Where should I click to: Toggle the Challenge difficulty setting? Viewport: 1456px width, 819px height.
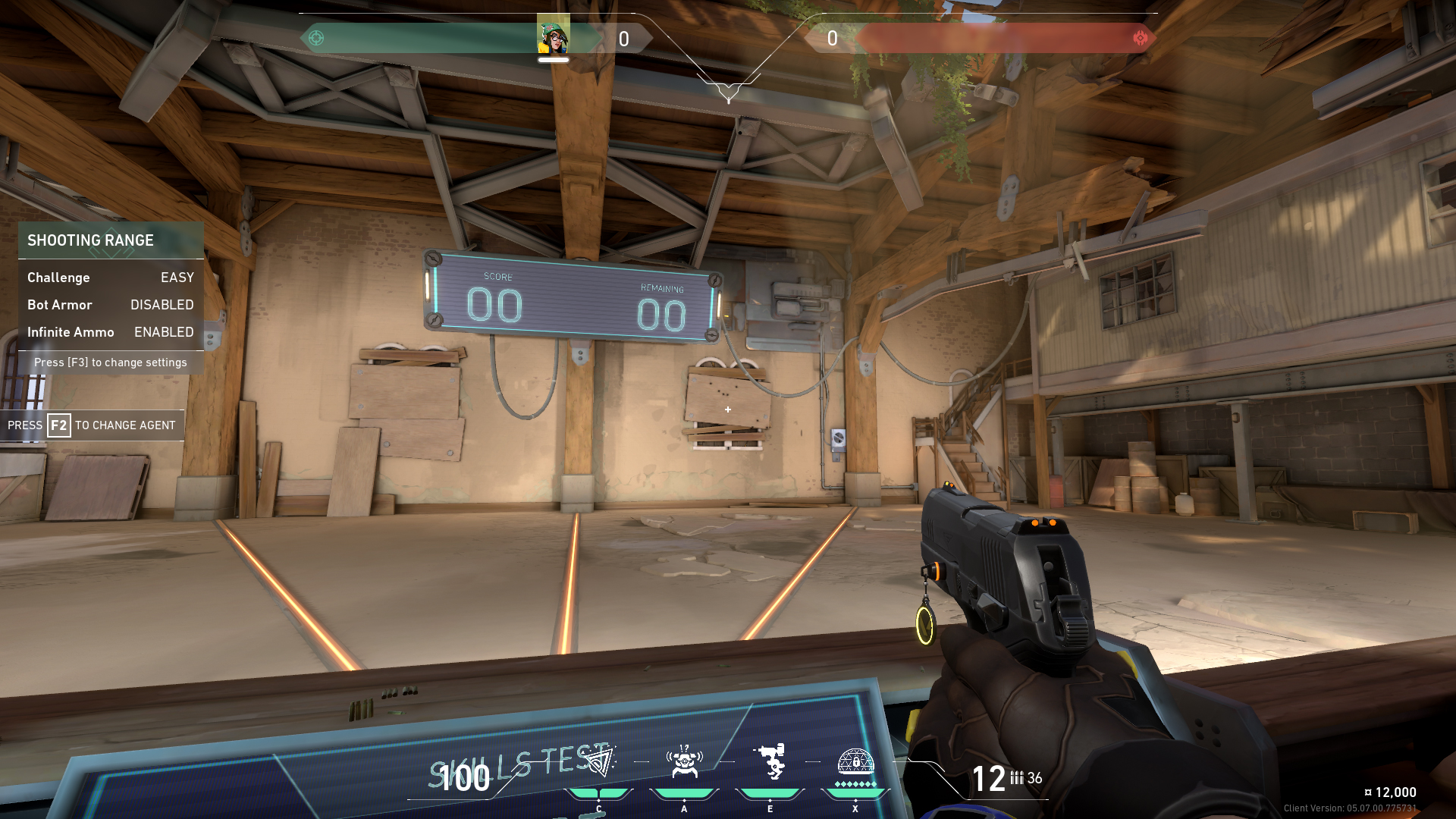pos(58,278)
